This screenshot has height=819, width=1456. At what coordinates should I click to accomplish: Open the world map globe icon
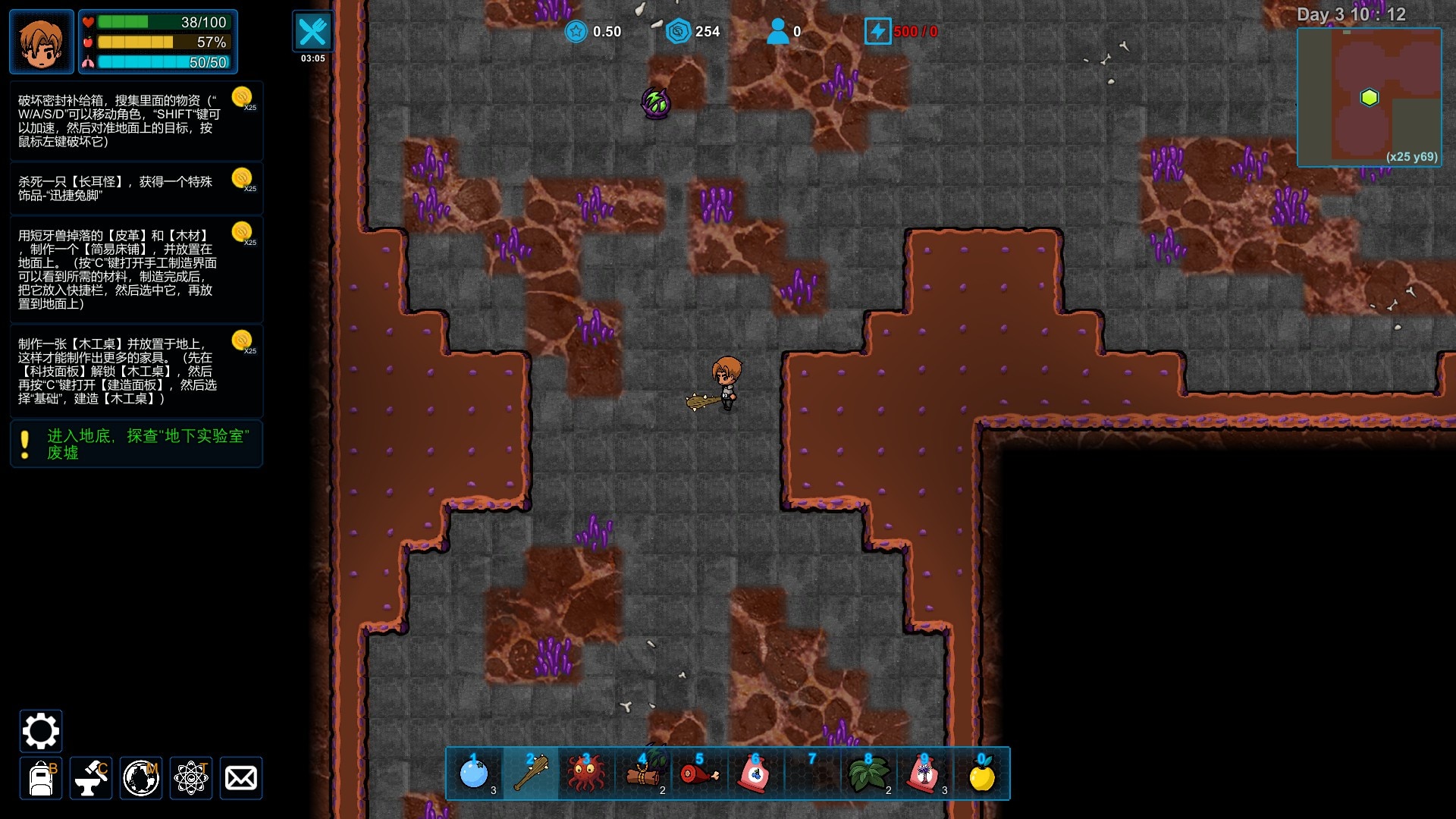(141, 778)
